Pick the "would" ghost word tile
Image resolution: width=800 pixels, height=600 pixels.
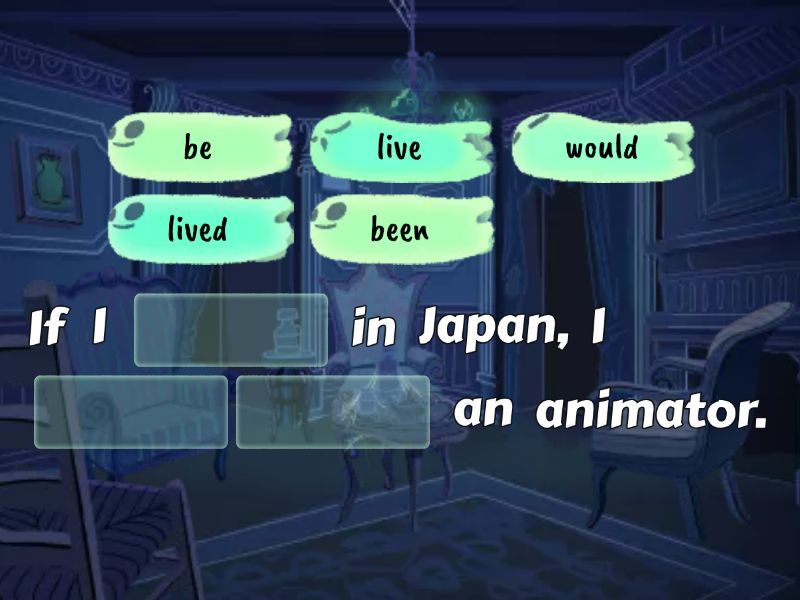[x=602, y=148]
